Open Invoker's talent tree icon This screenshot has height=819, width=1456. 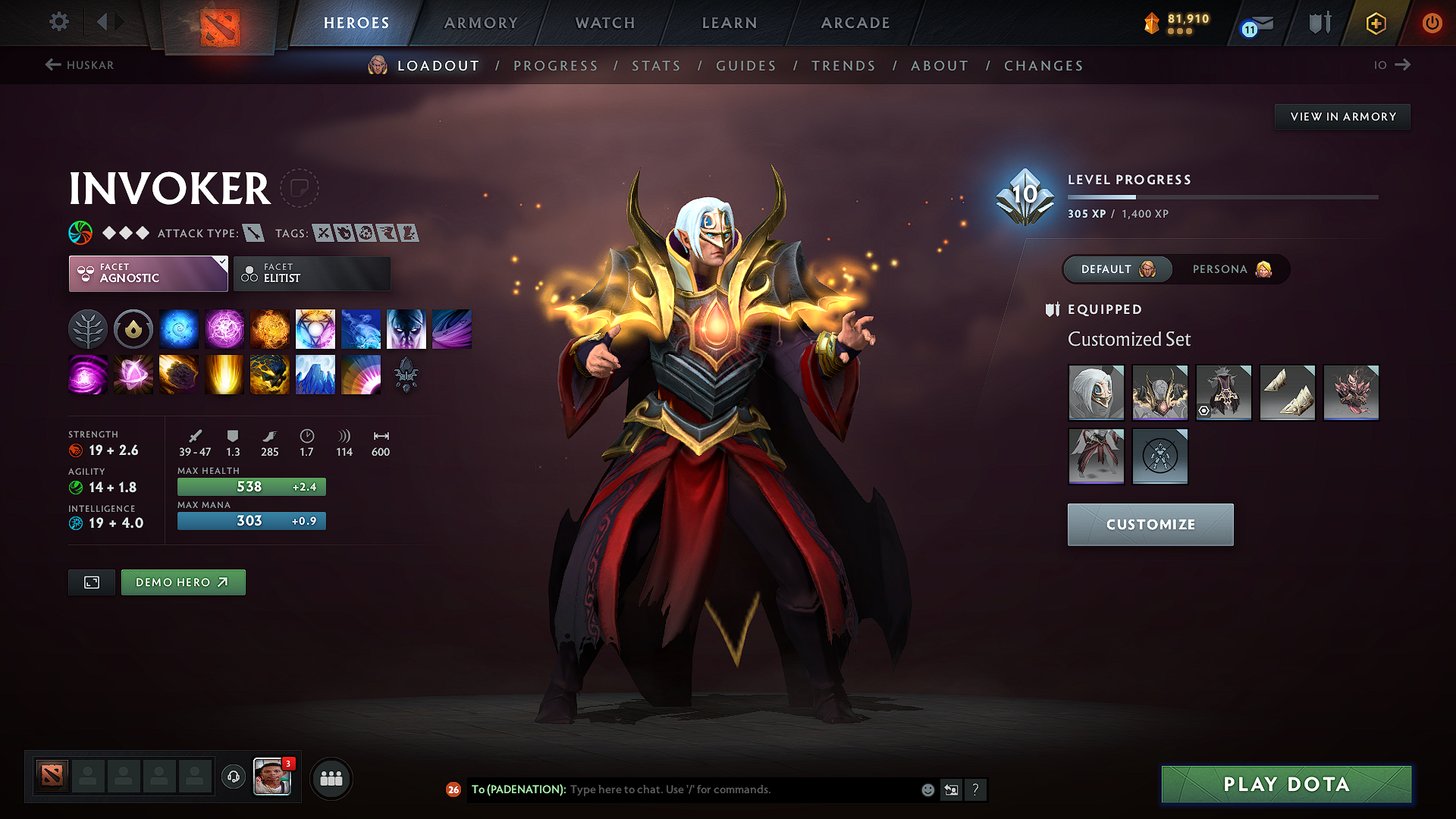point(87,328)
